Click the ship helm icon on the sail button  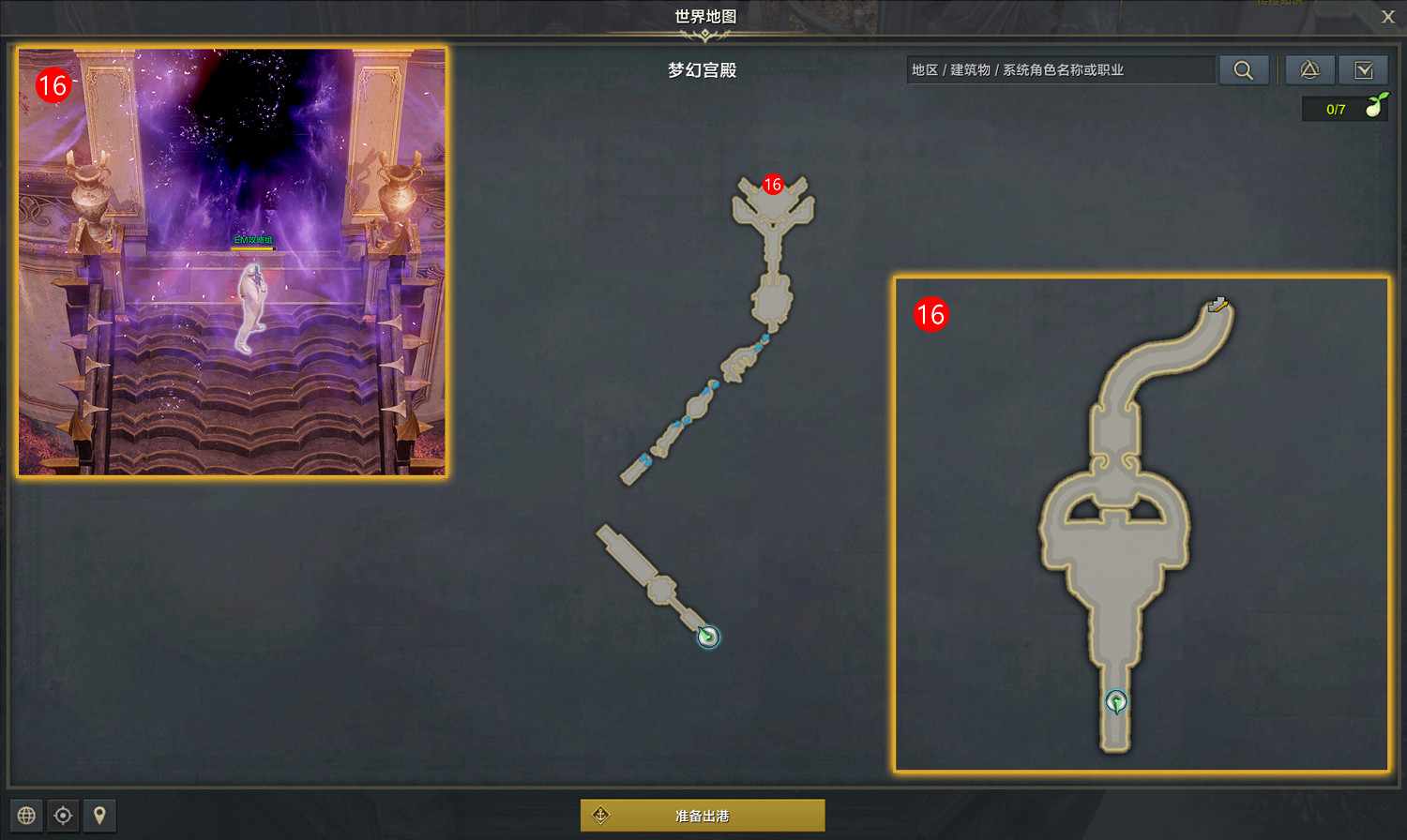(601, 815)
